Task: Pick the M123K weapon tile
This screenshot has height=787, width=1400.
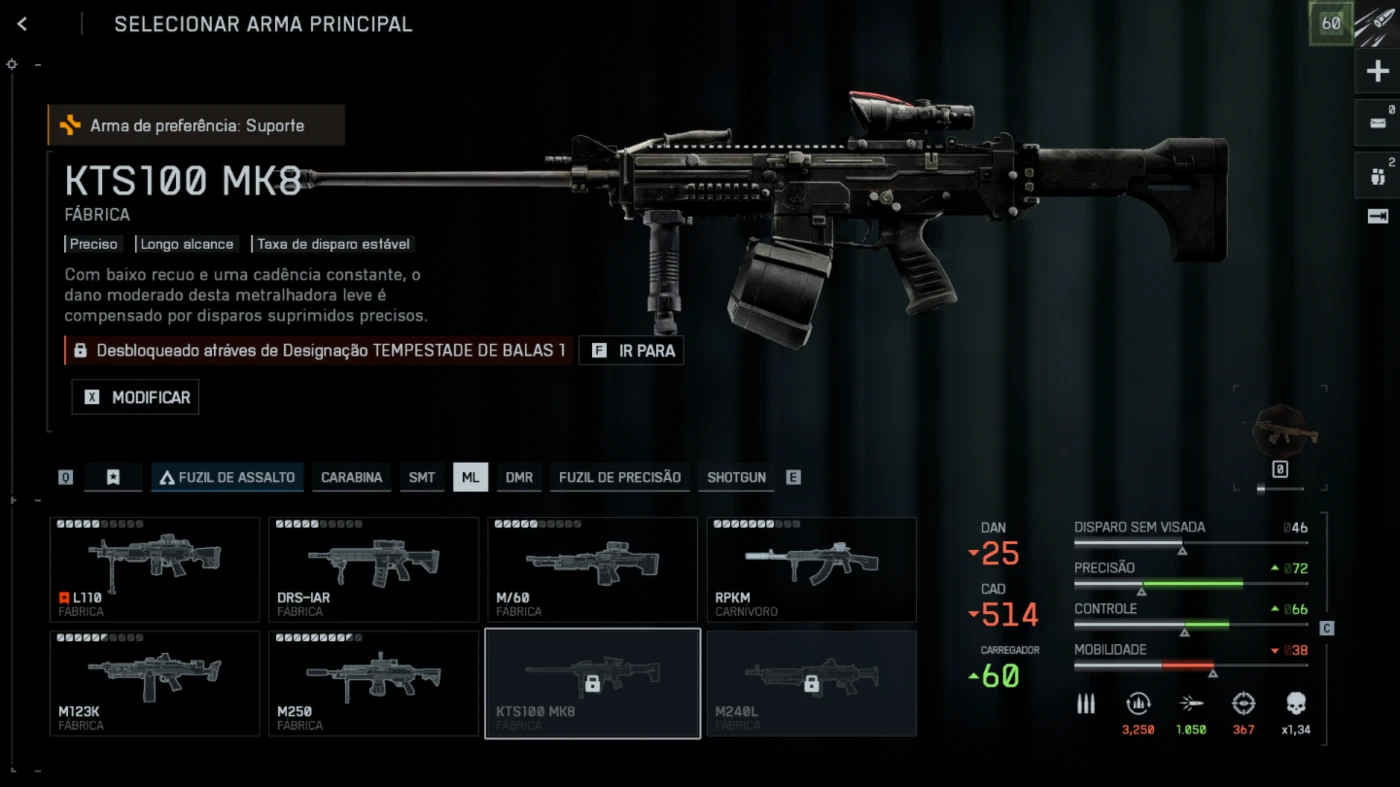Action: pyautogui.click(x=154, y=683)
